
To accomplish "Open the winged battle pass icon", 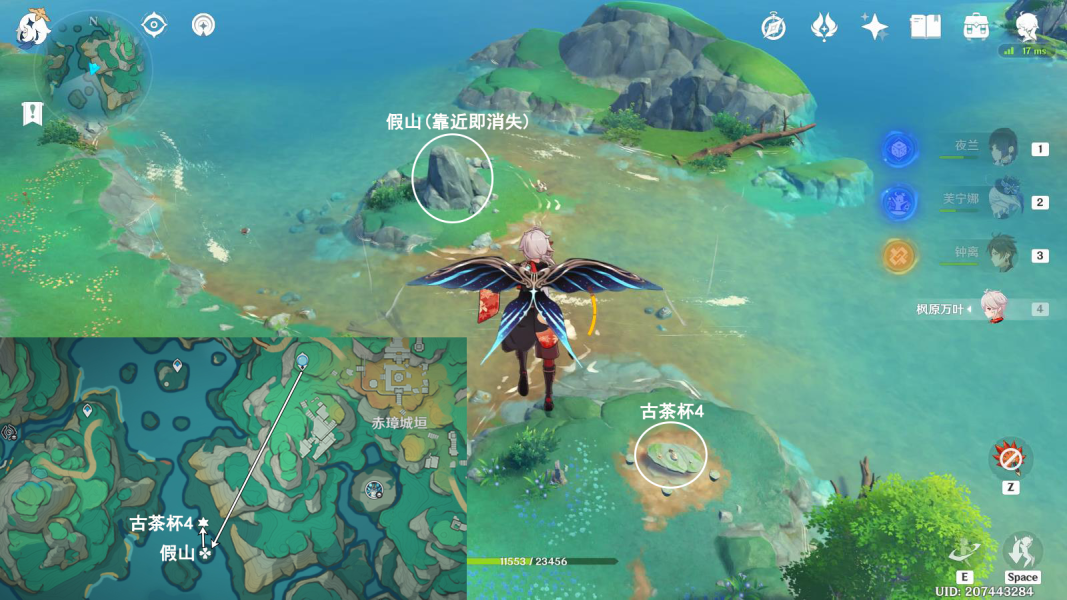I will 823,27.
